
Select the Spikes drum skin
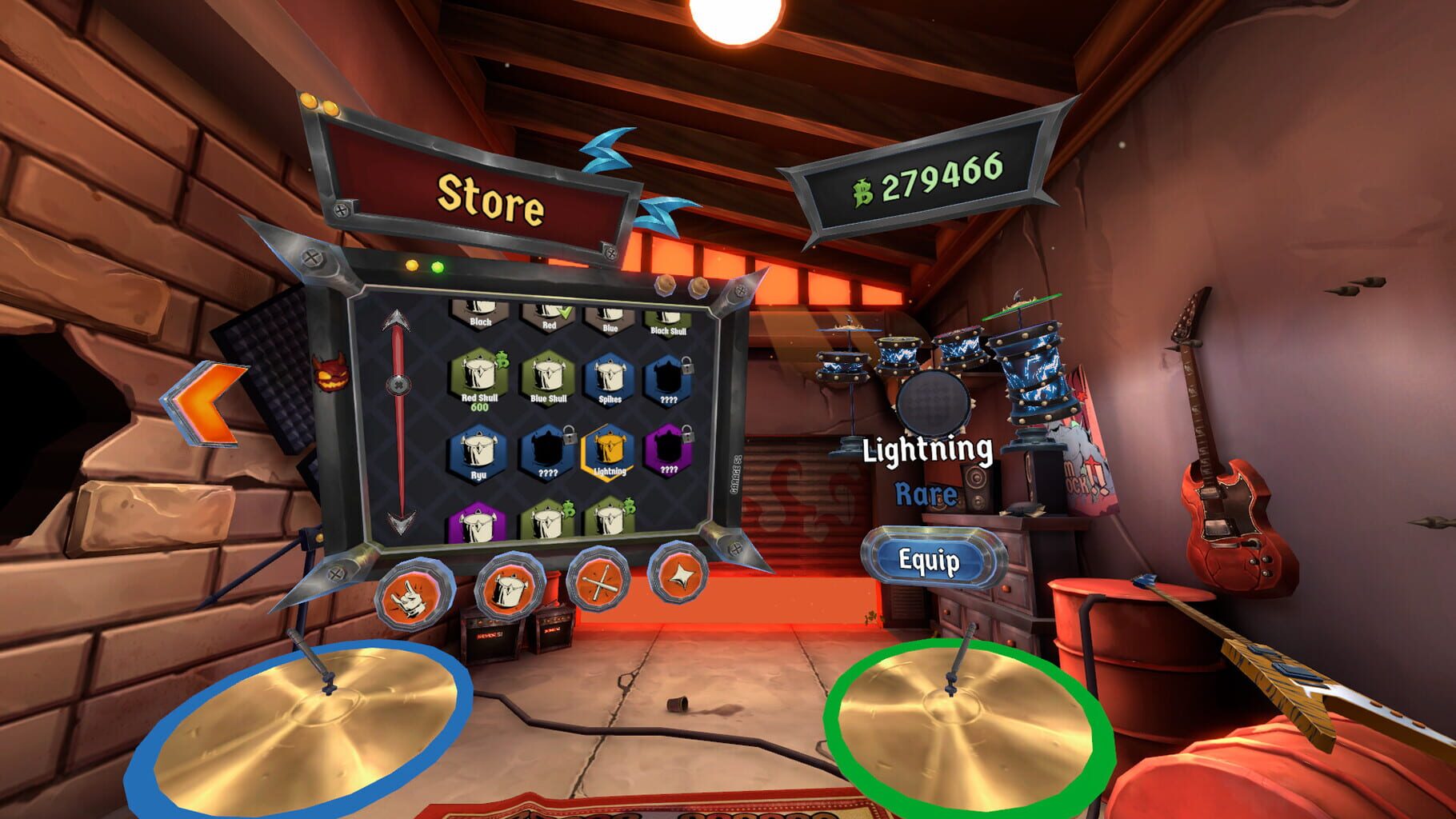click(611, 377)
